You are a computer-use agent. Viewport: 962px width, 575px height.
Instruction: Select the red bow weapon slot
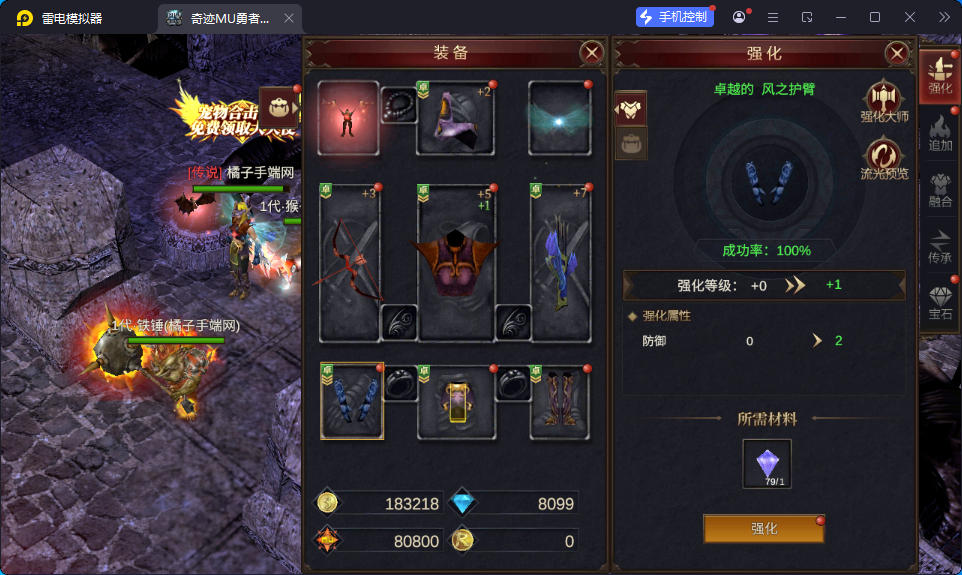(x=349, y=262)
